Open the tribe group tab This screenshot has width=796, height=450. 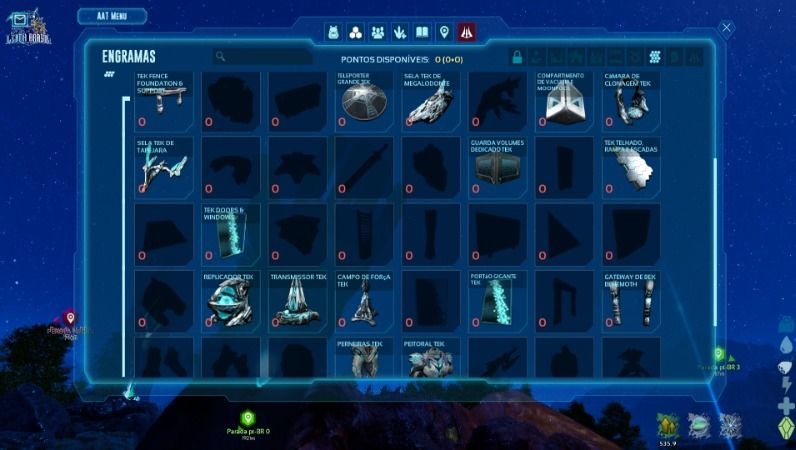(378, 32)
